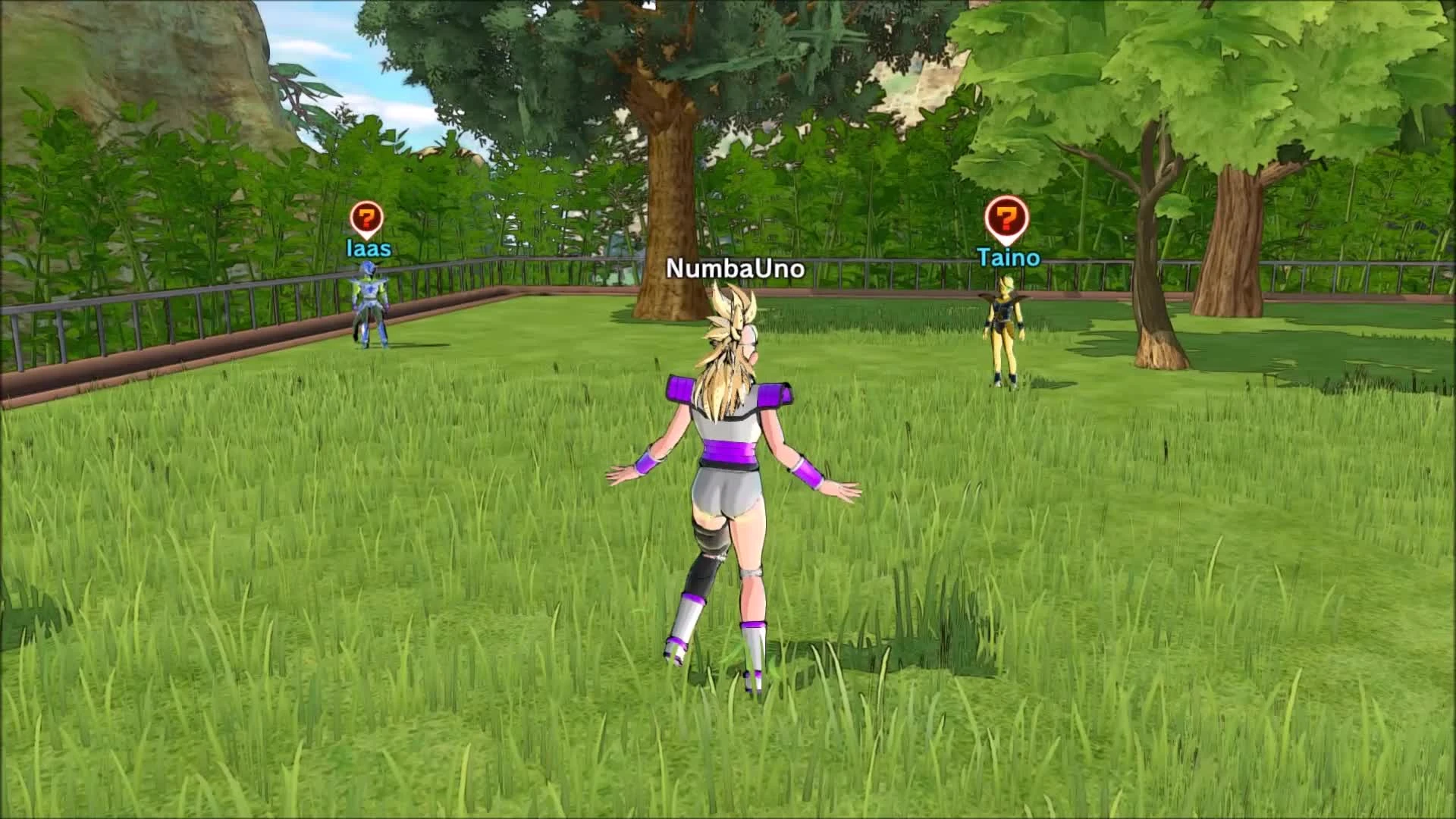Image resolution: width=1456 pixels, height=819 pixels.
Task: Select the player name label Taino
Action: click(1008, 258)
